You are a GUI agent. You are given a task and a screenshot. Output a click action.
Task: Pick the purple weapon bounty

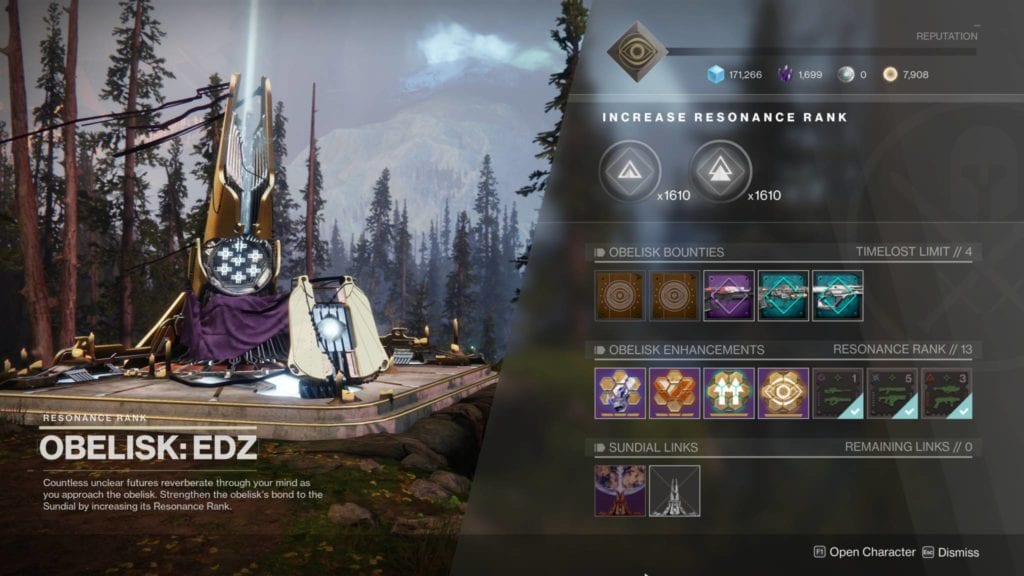click(x=729, y=296)
